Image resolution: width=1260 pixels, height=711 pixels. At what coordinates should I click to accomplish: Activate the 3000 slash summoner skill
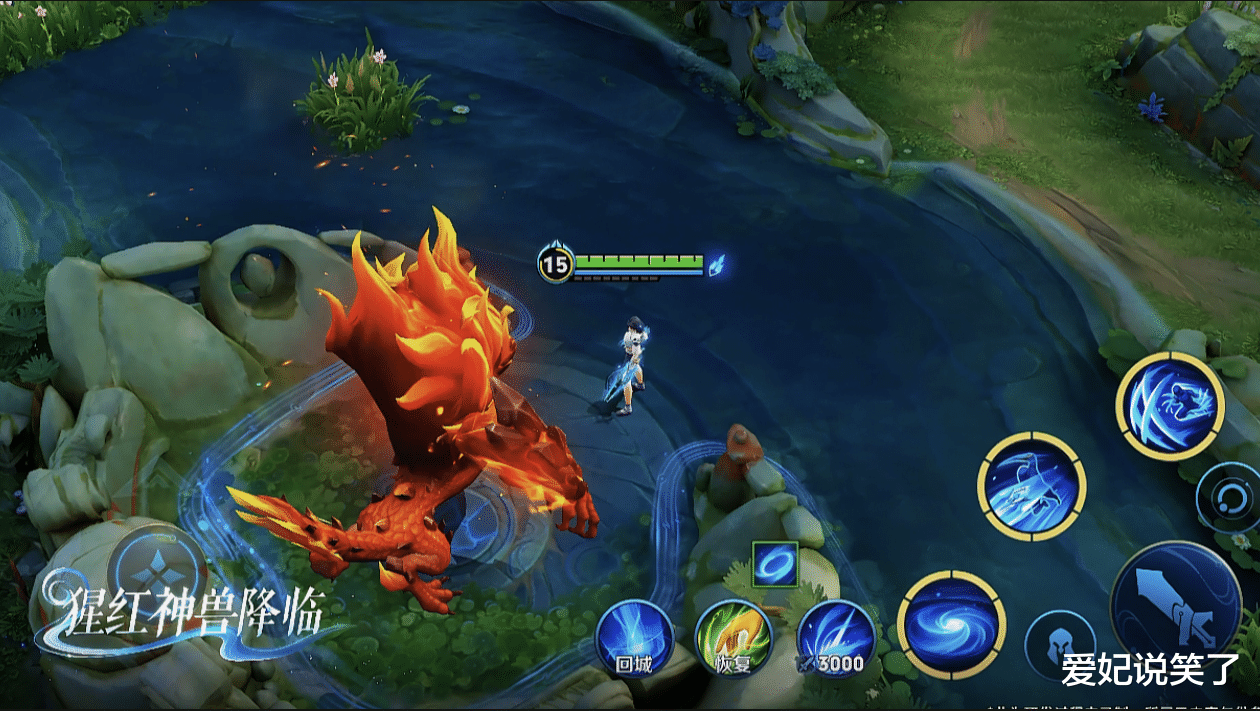(x=836, y=638)
